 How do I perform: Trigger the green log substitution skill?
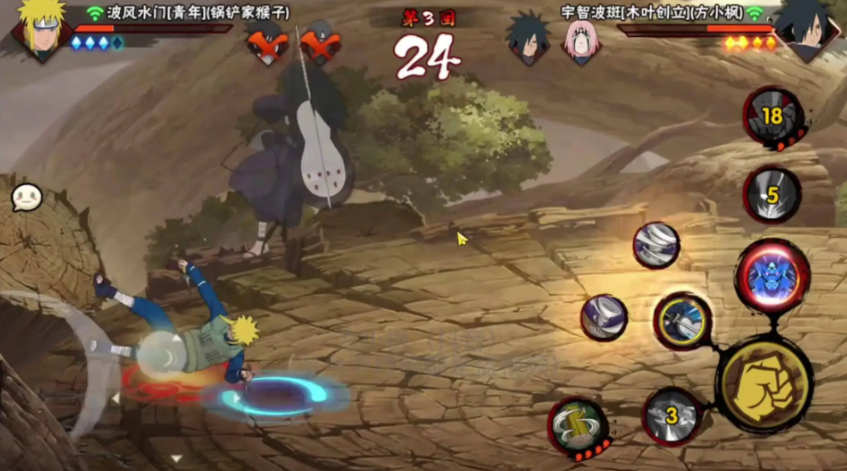(578, 426)
